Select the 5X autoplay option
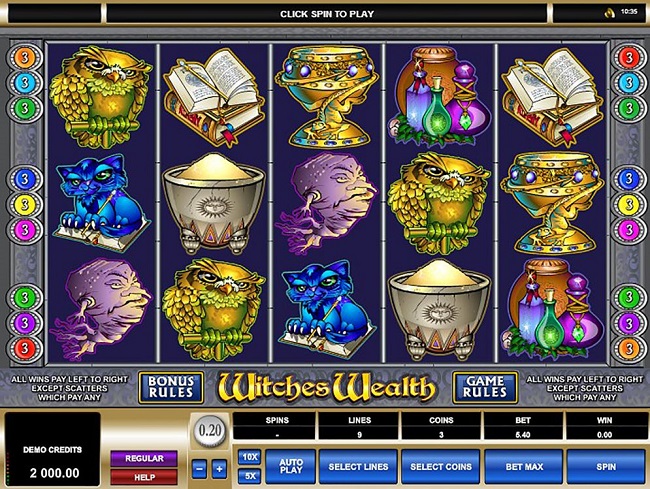Image resolution: width=650 pixels, height=489 pixels. click(x=249, y=474)
